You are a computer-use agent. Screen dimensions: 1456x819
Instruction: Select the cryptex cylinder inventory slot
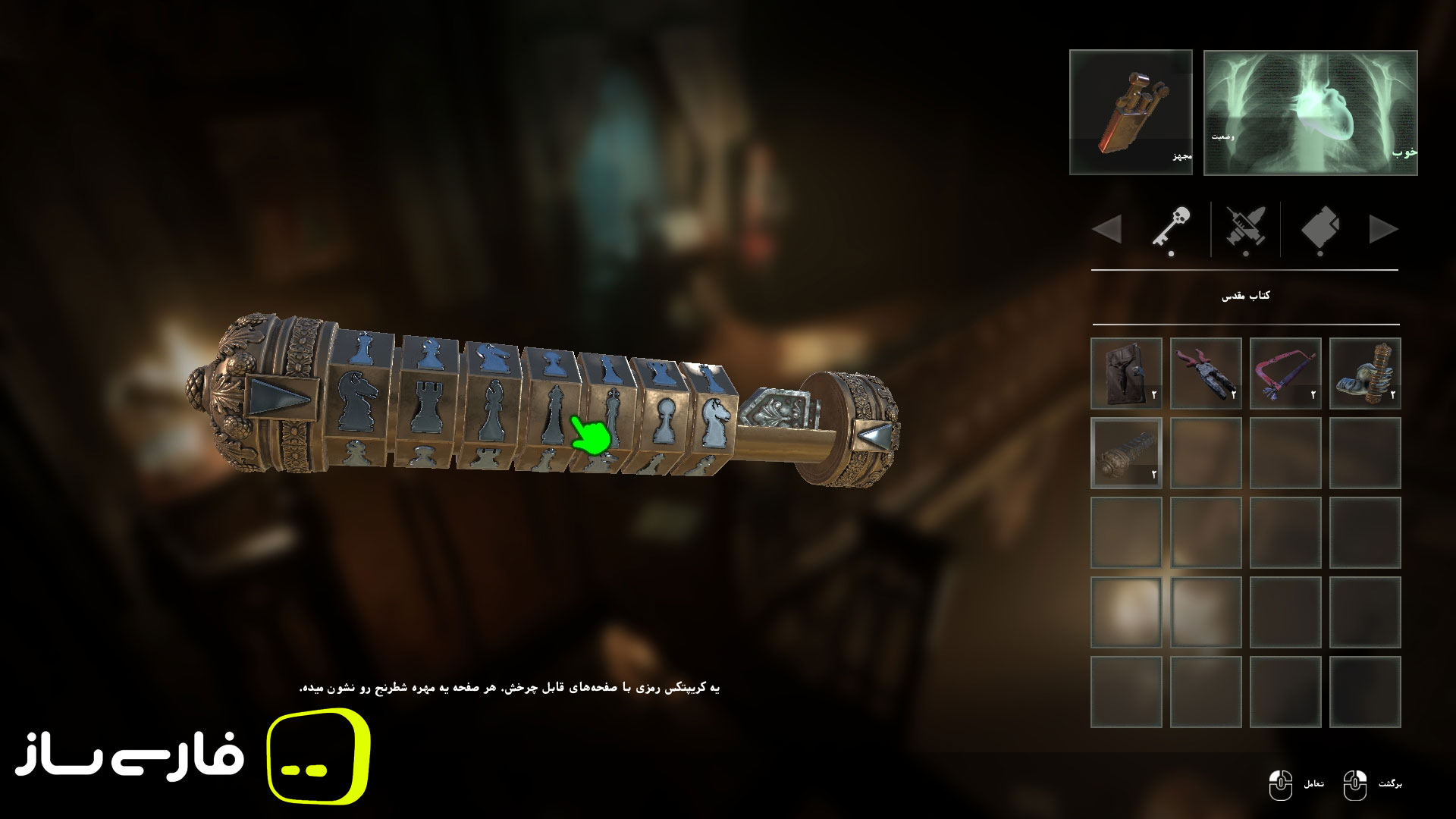pyautogui.click(x=1126, y=453)
